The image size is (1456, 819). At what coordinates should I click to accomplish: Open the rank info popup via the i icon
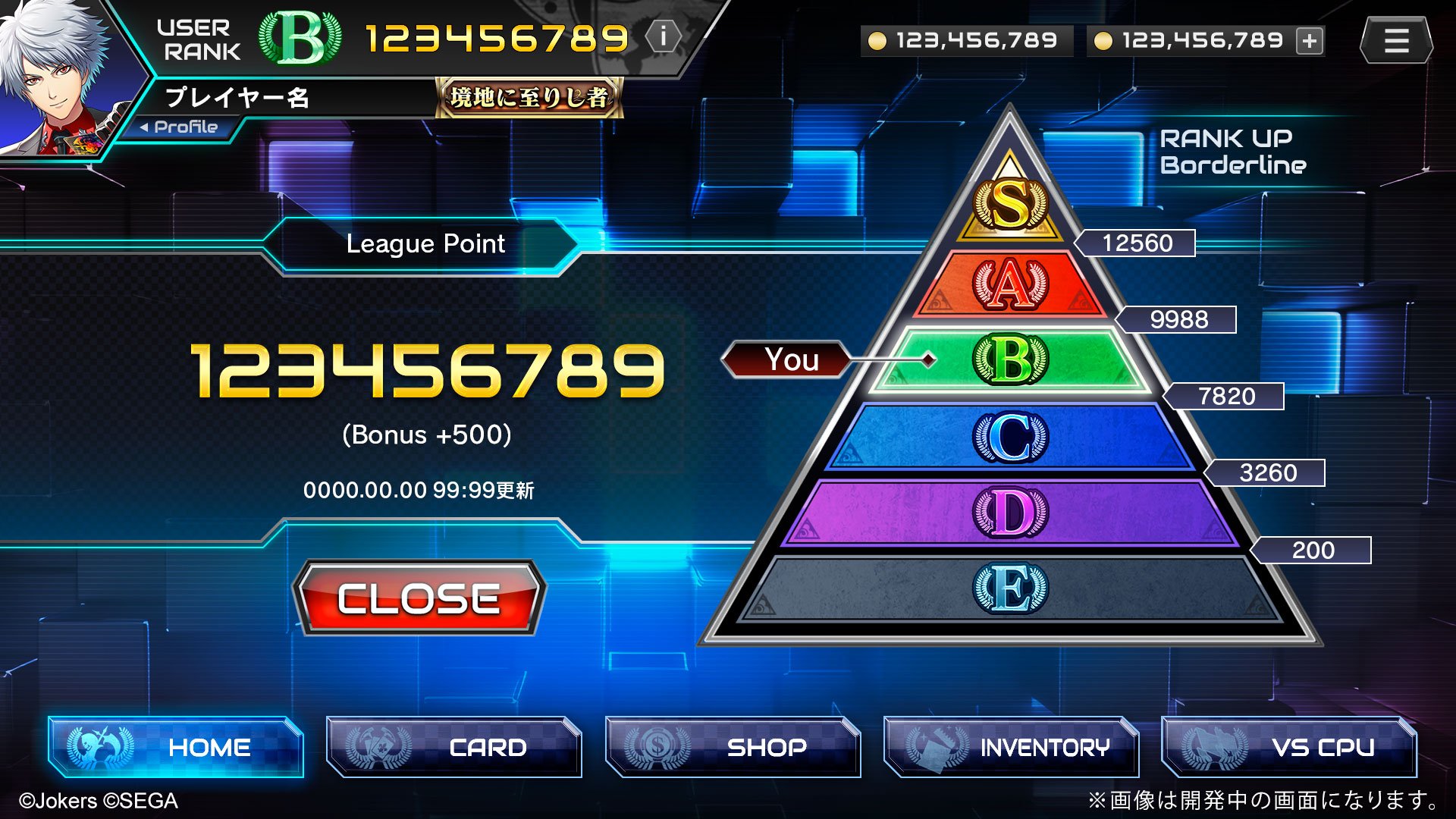tap(664, 38)
